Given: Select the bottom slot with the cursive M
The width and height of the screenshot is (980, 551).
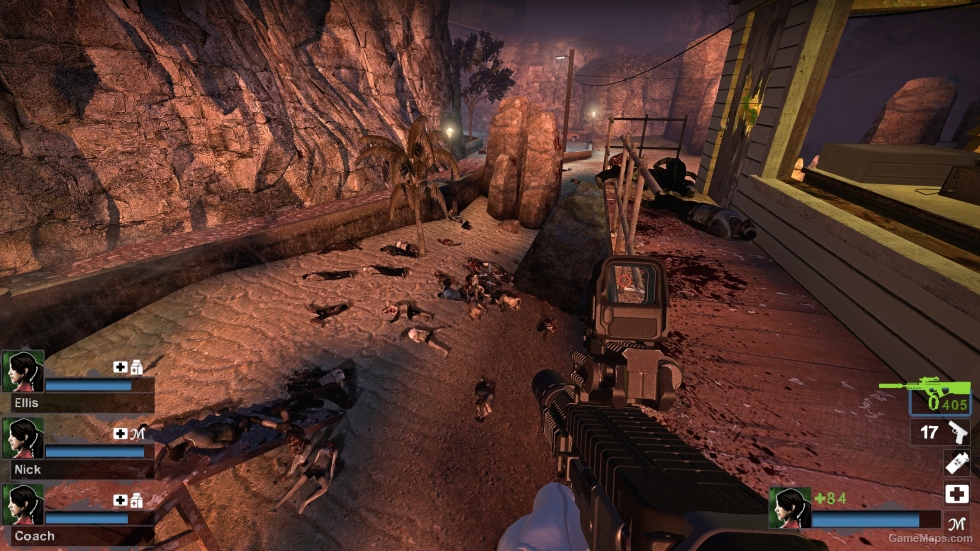Looking at the screenshot, I should pyautogui.click(x=957, y=521).
